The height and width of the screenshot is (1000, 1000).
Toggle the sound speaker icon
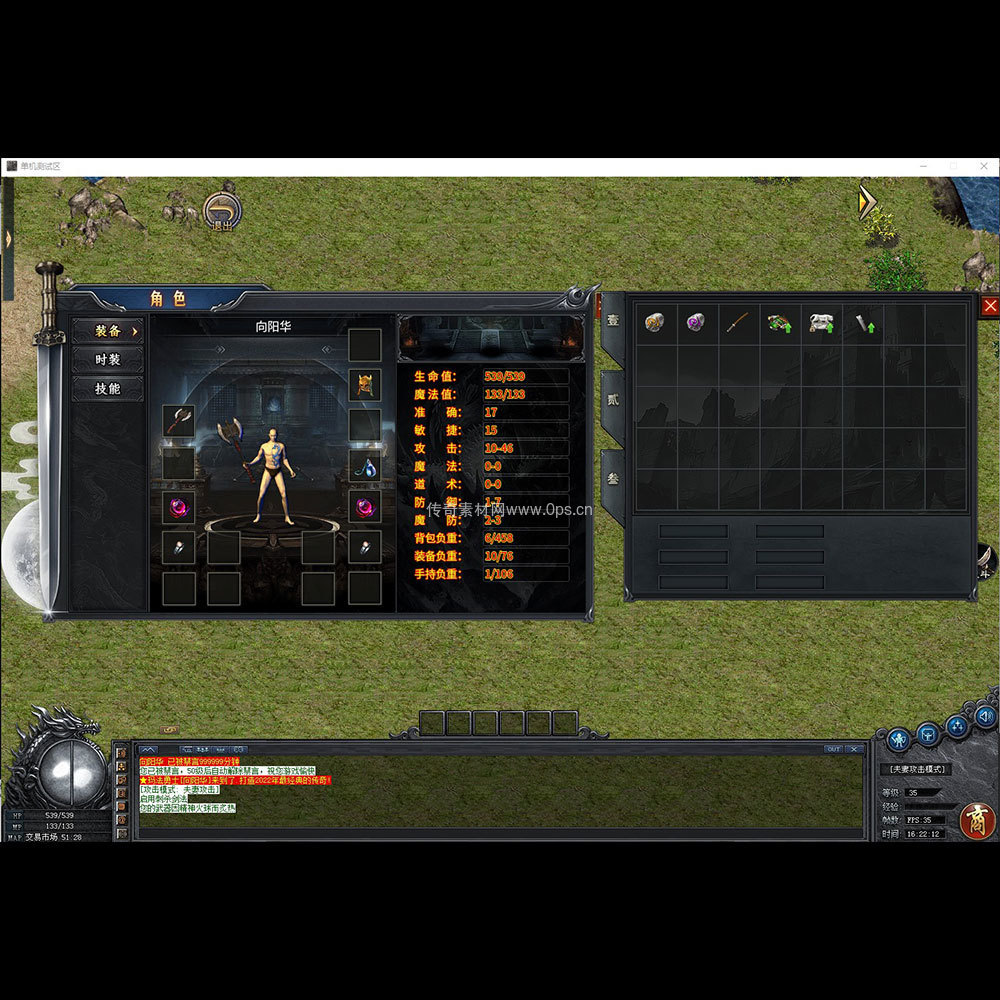(x=985, y=715)
